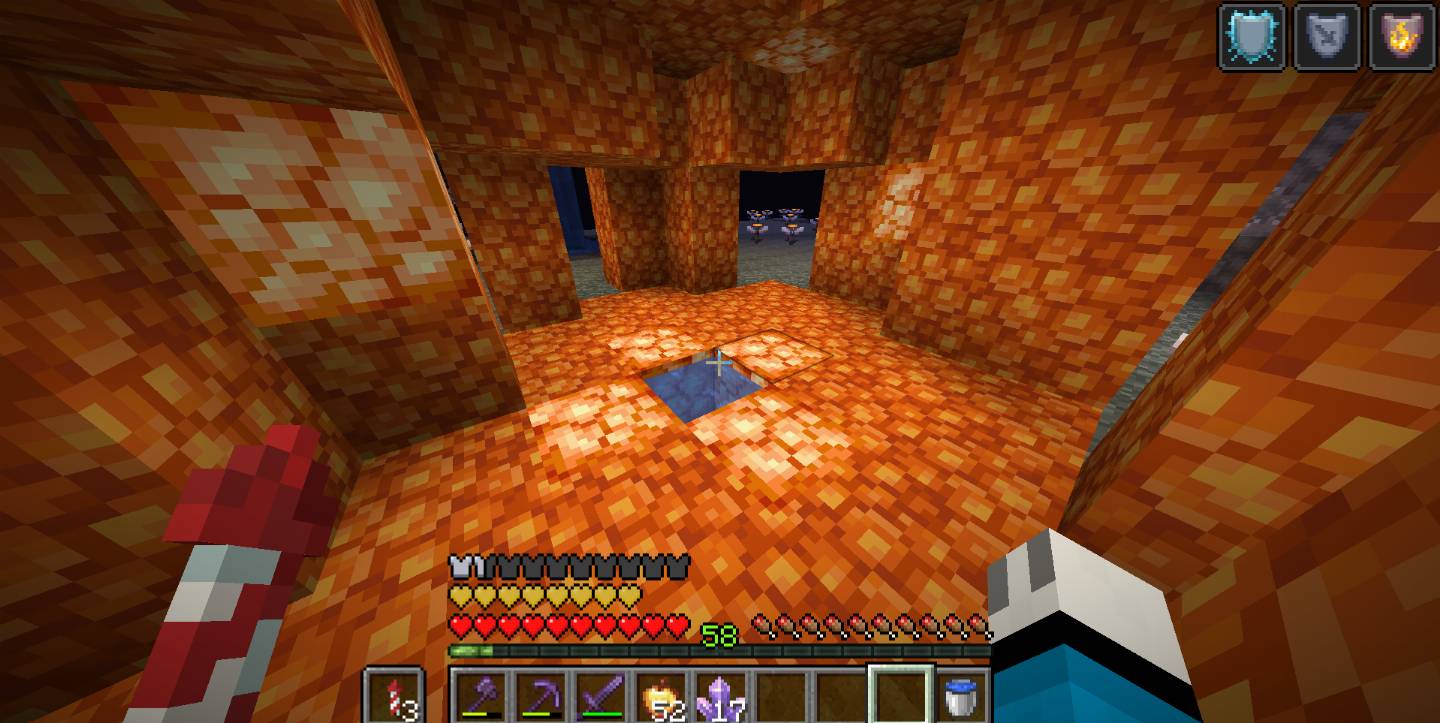Screen dimensions: 1440x723
Task: Click the gray resistance shield effect icon
Action: [x=1326, y=37]
